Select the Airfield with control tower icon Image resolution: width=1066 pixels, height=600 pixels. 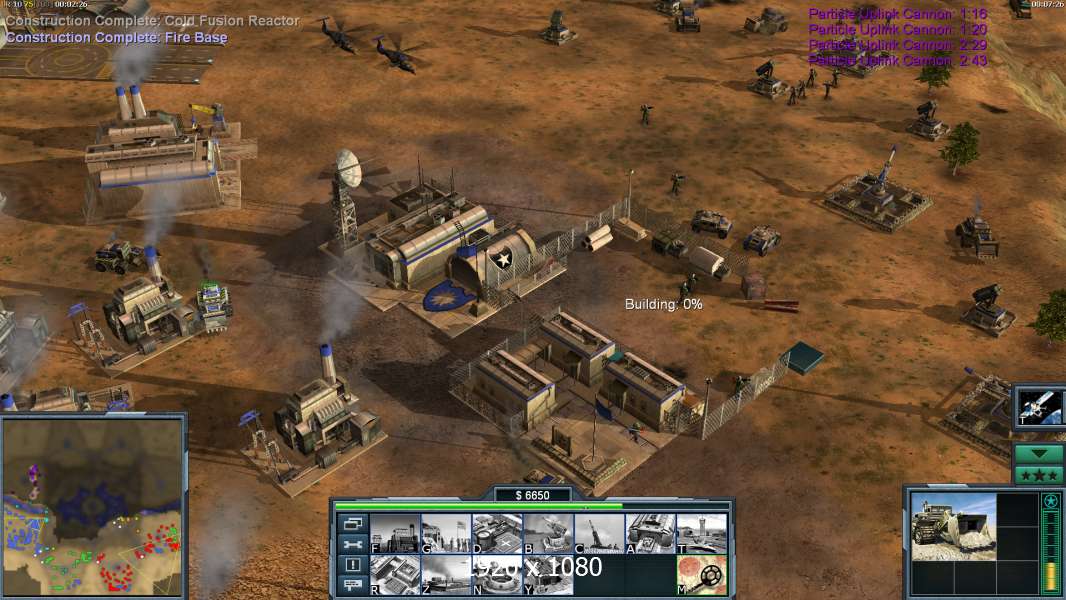(701, 534)
